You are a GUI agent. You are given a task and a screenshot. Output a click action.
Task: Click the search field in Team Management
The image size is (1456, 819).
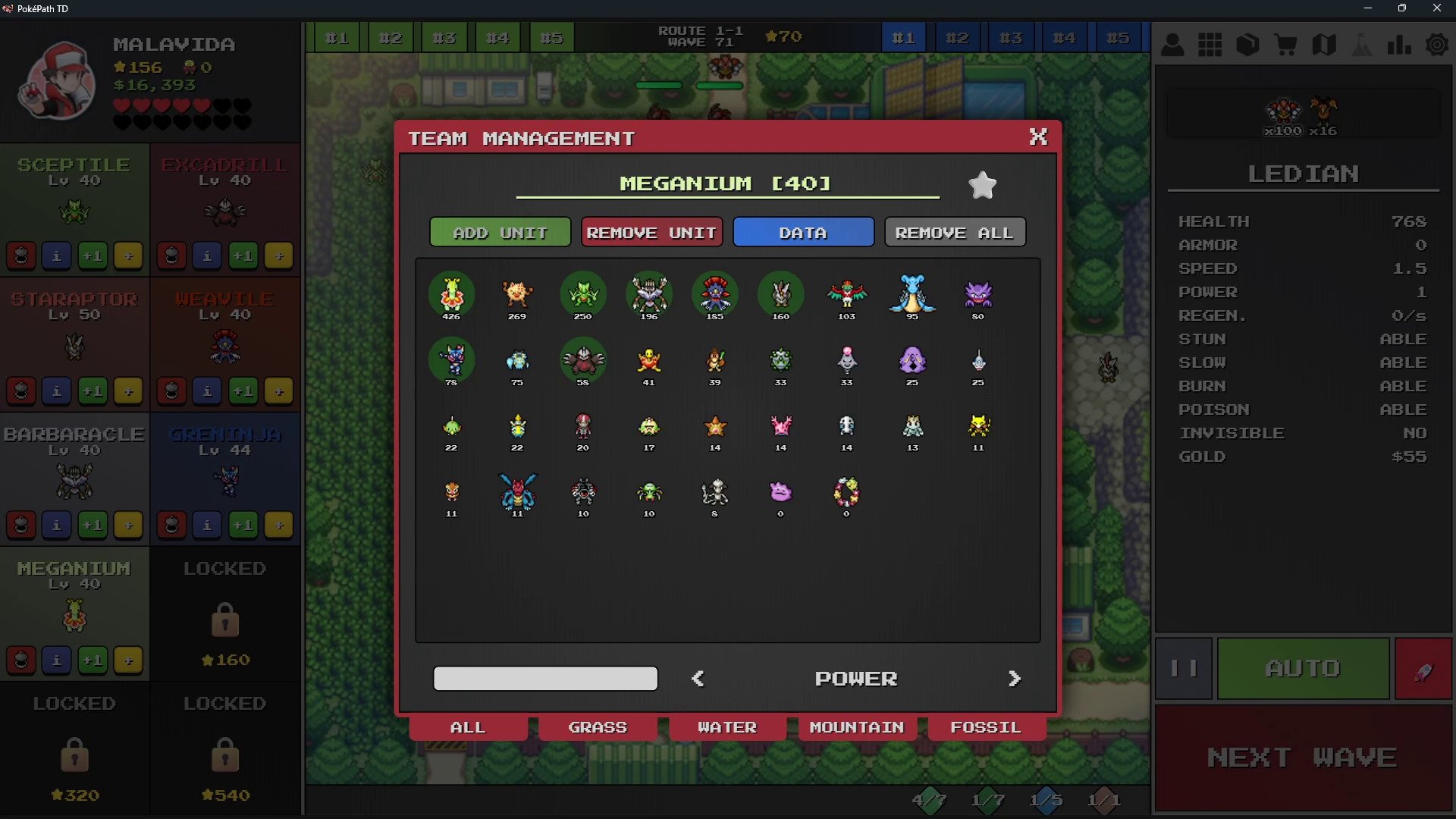[x=545, y=679]
